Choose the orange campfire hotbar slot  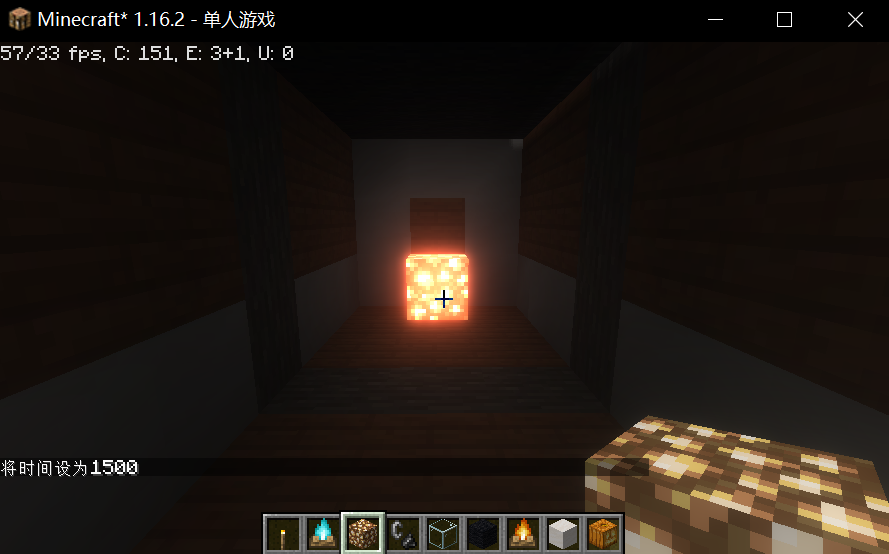click(x=523, y=533)
